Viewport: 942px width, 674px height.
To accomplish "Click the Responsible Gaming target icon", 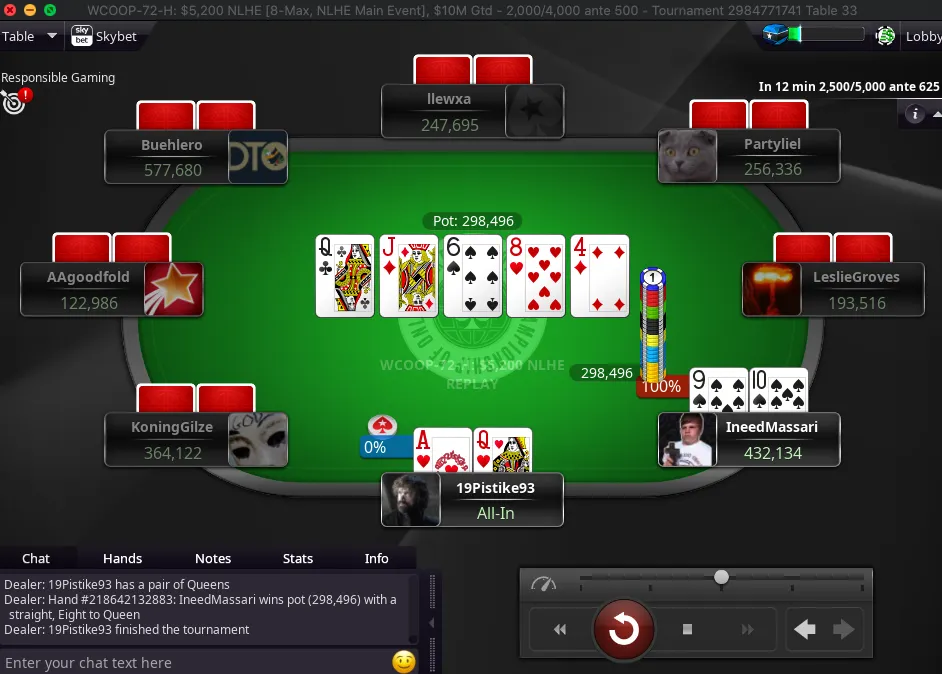I will point(13,102).
